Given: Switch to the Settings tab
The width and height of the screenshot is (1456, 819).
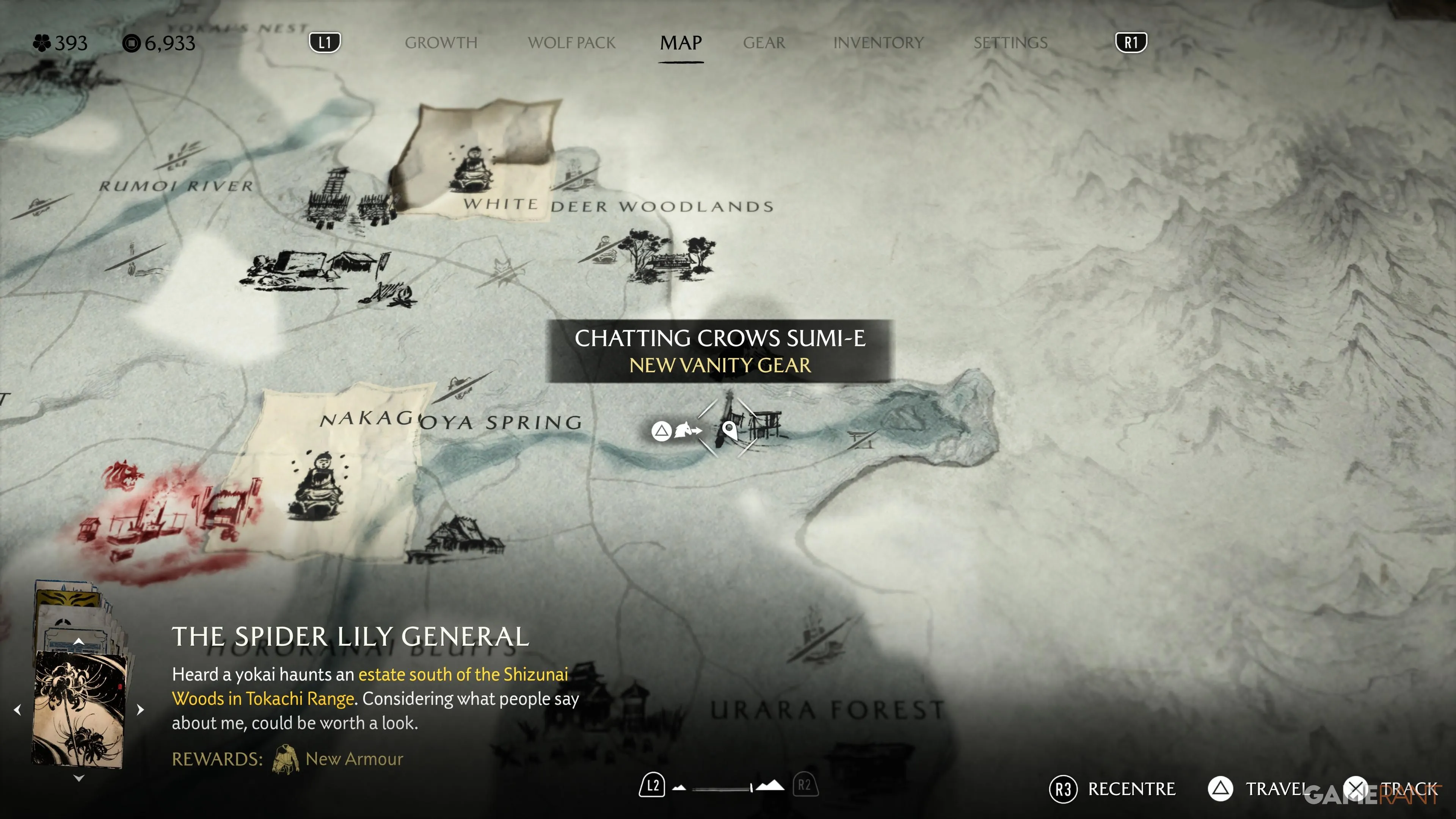Looking at the screenshot, I should coord(1010,43).
